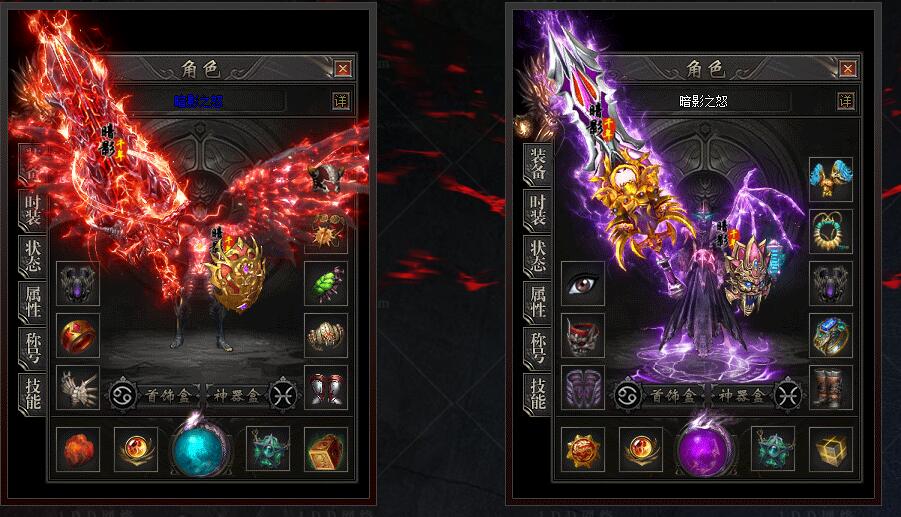The image size is (901, 517).
Task: Open the 时装 tab on the red-winged panel
Action: tap(32, 209)
